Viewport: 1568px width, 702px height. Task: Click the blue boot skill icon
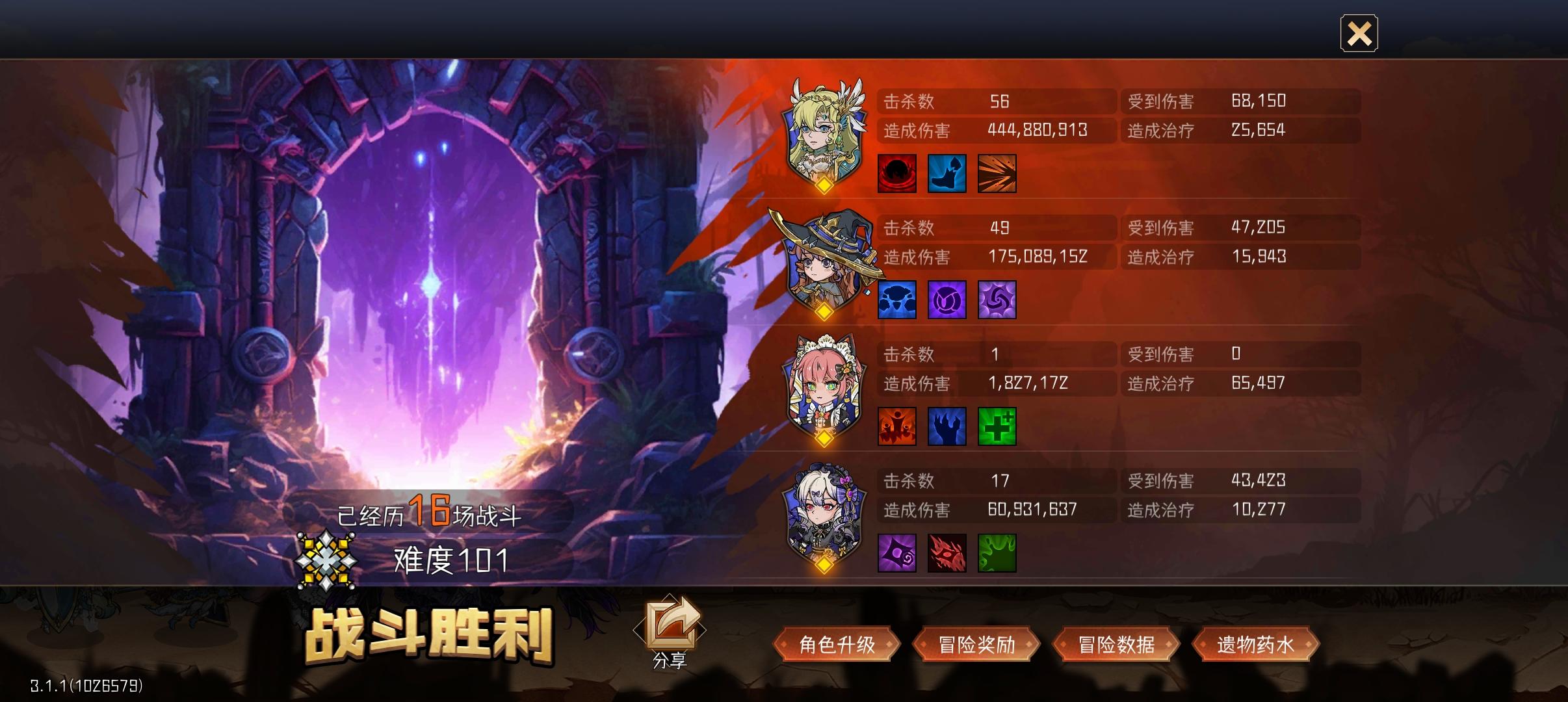coord(948,173)
